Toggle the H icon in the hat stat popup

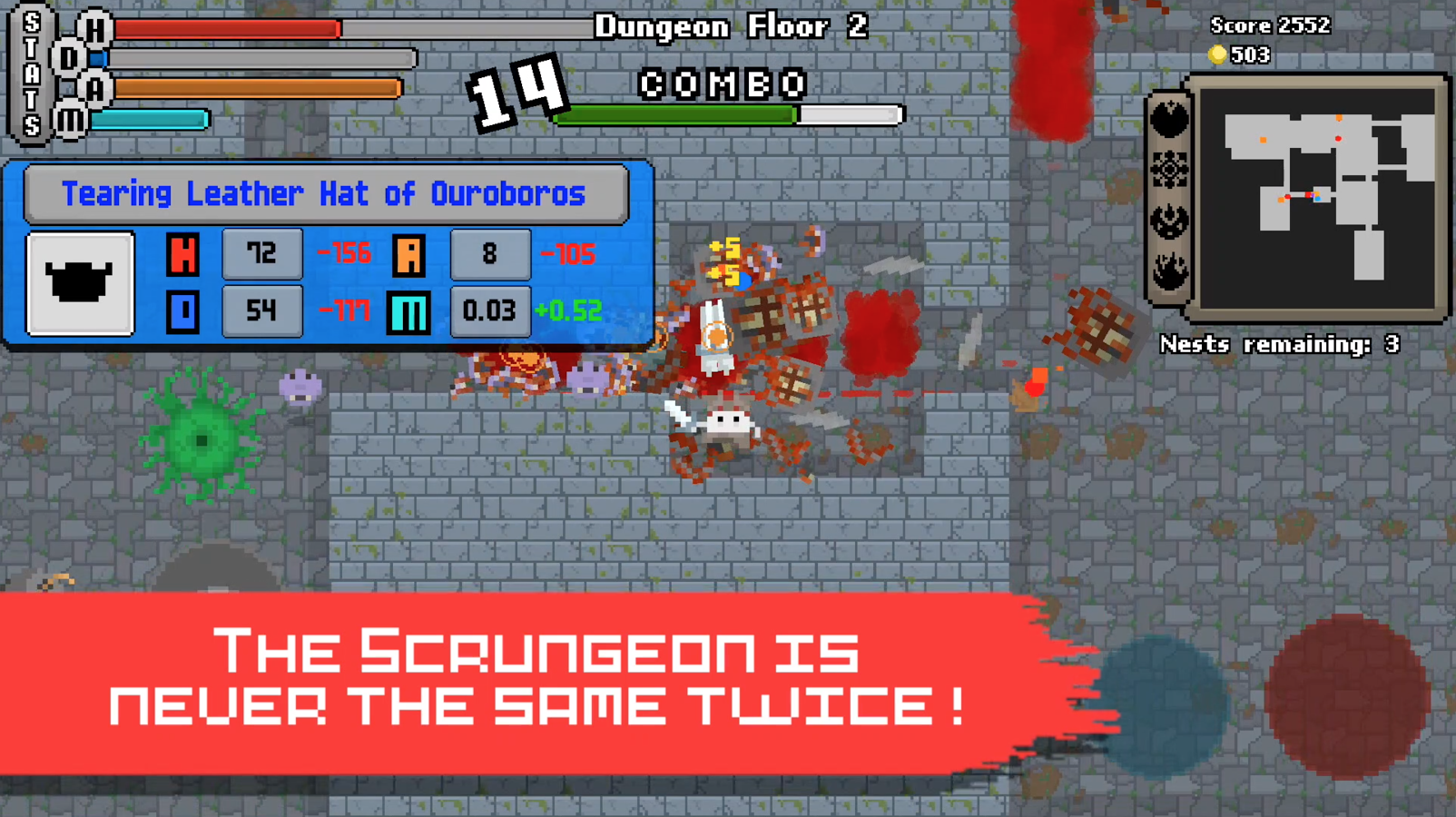(182, 254)
